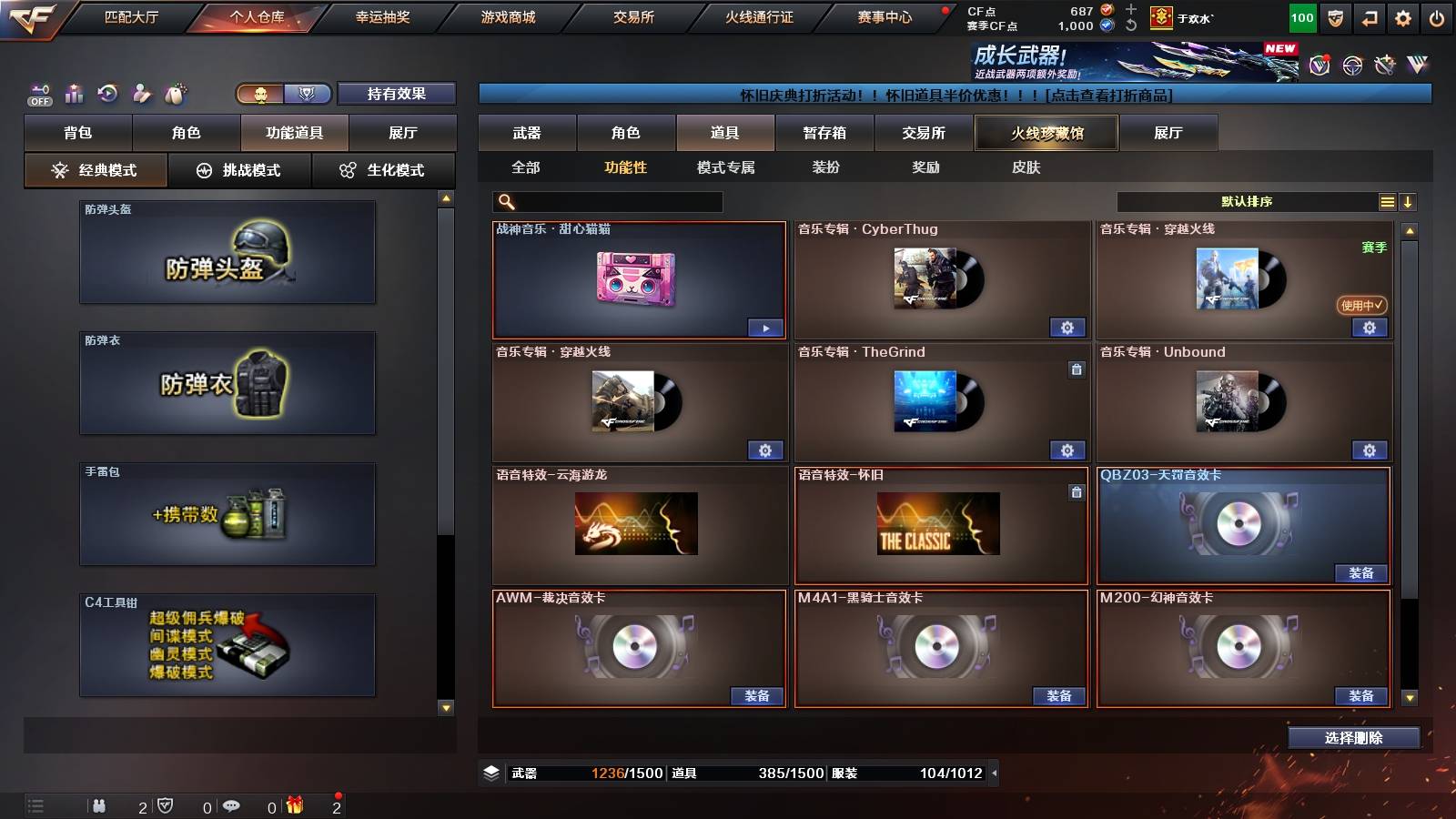This screenshot has width=1456, height=819.
Task: Click the descending arrow next to 默认排序
Action: [1410, 201]
